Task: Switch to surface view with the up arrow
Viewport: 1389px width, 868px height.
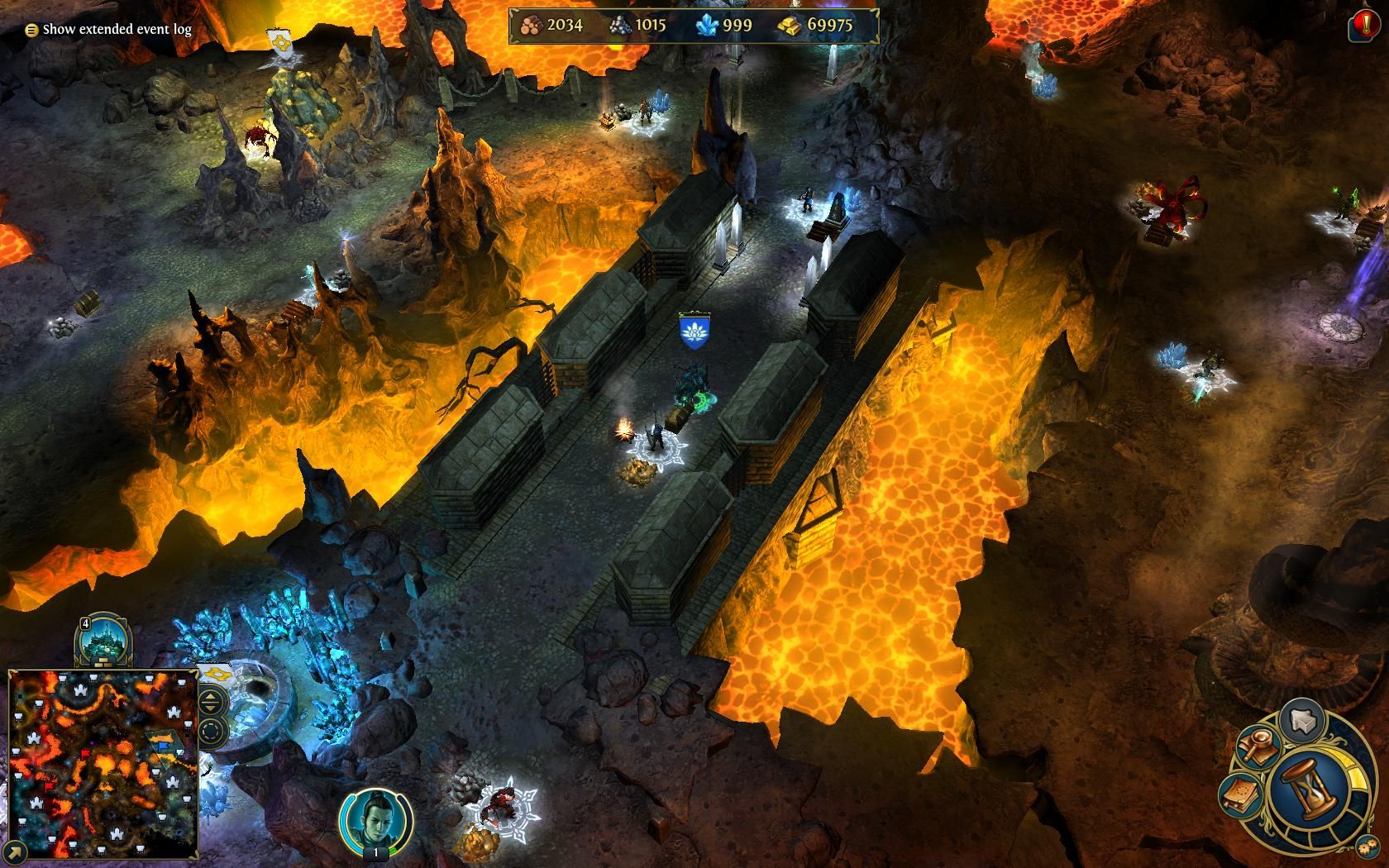Action: coord(208,697)
